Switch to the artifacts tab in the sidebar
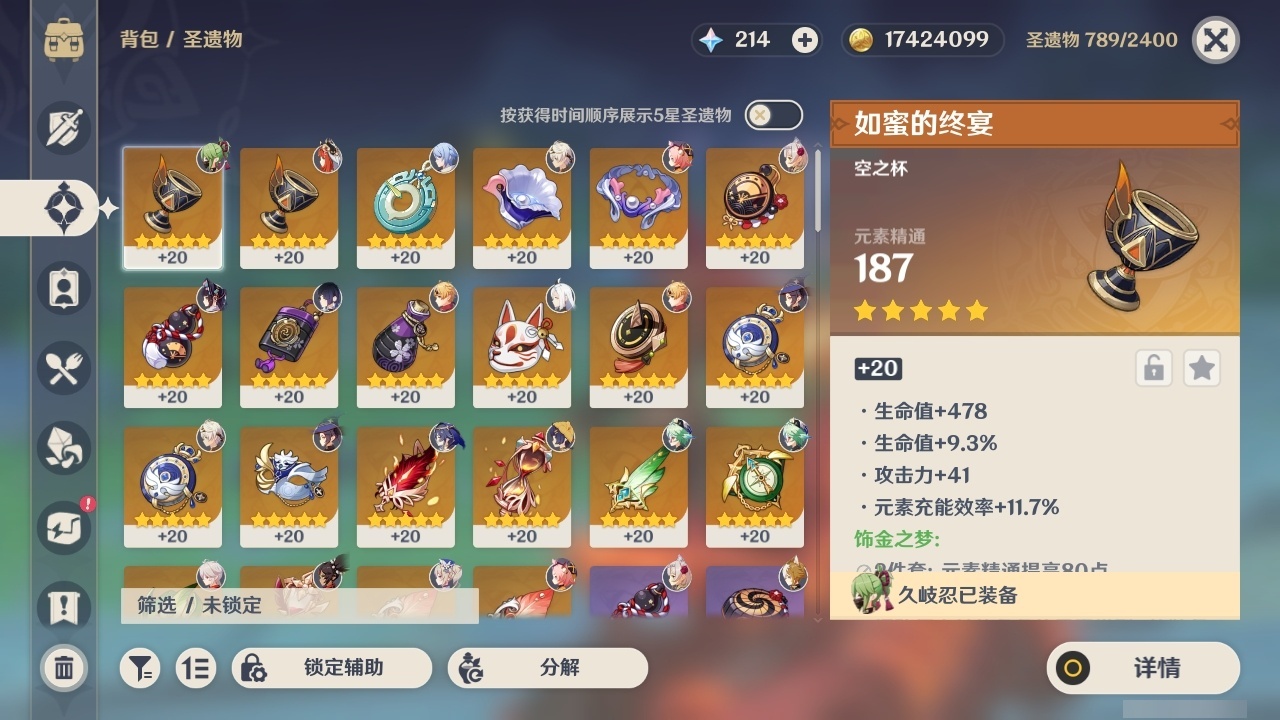Screen dimensions: 1280x720 tap(63, 207)
